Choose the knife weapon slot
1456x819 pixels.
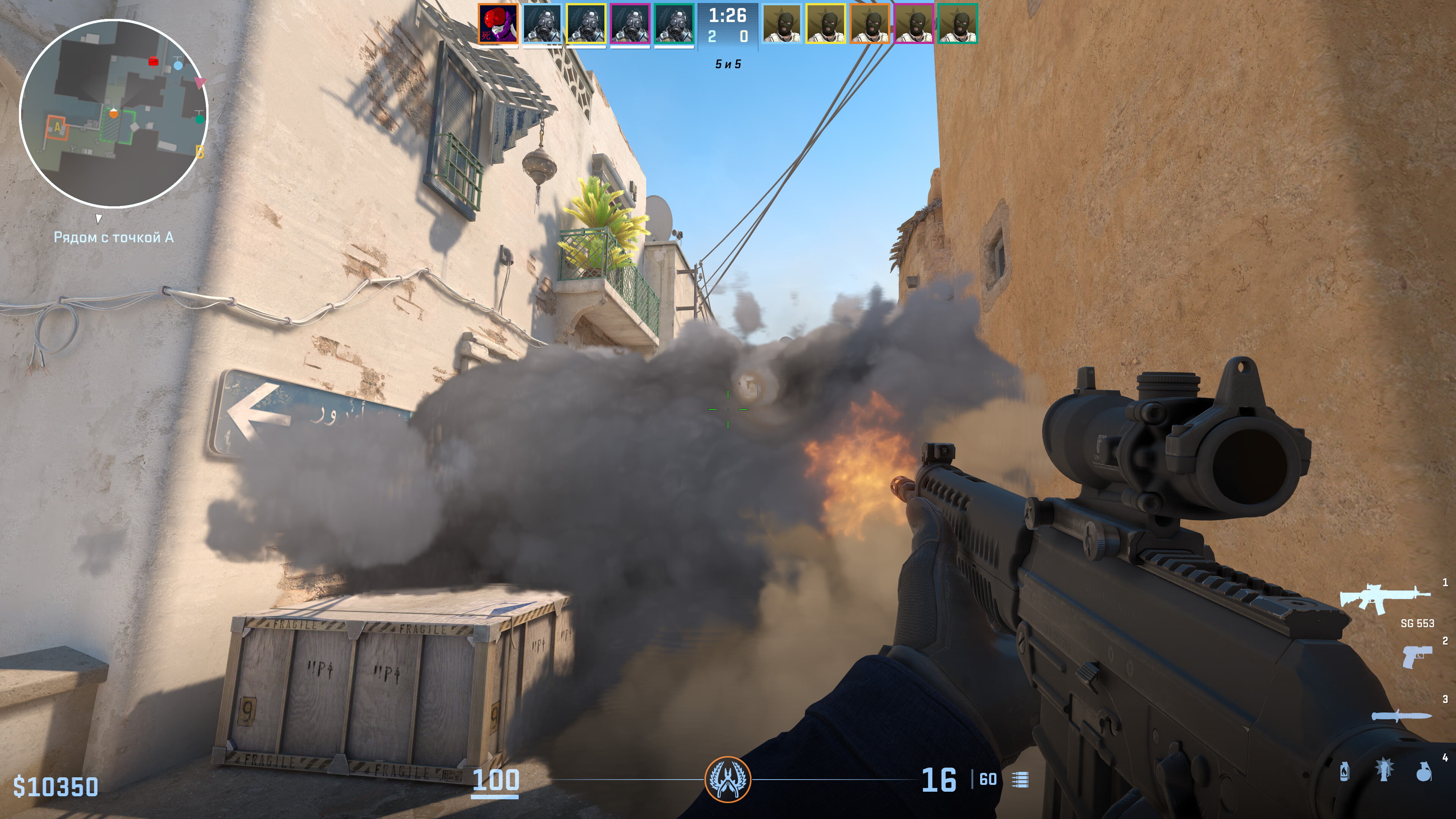click(1401, 716)
